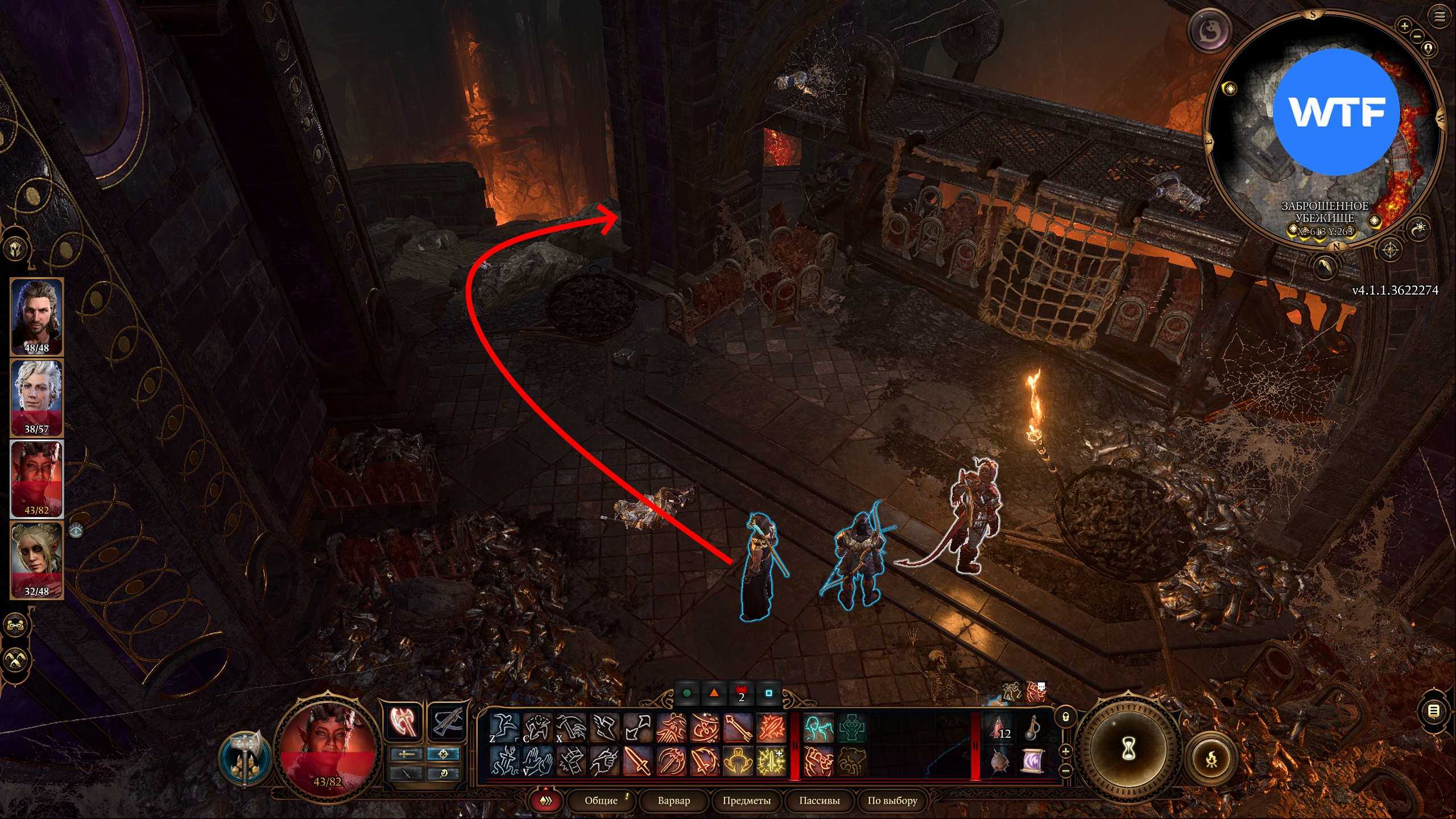1456x819 pixels.
Task: Select the crossbow ranged weapon slot
Action: (447, 722)
